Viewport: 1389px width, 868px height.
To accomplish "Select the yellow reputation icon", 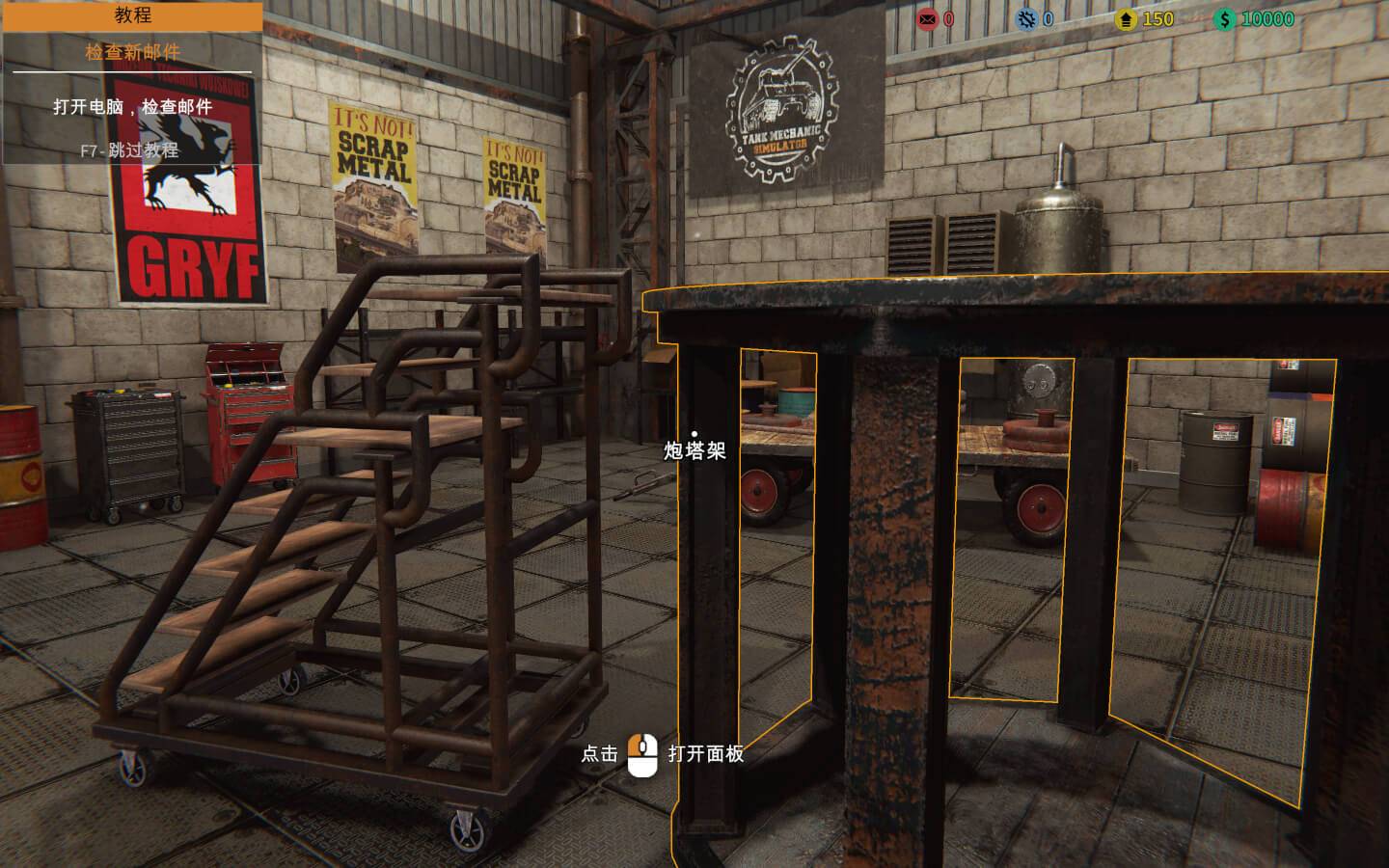I will pyautogui.click(x=1125, y=19).
